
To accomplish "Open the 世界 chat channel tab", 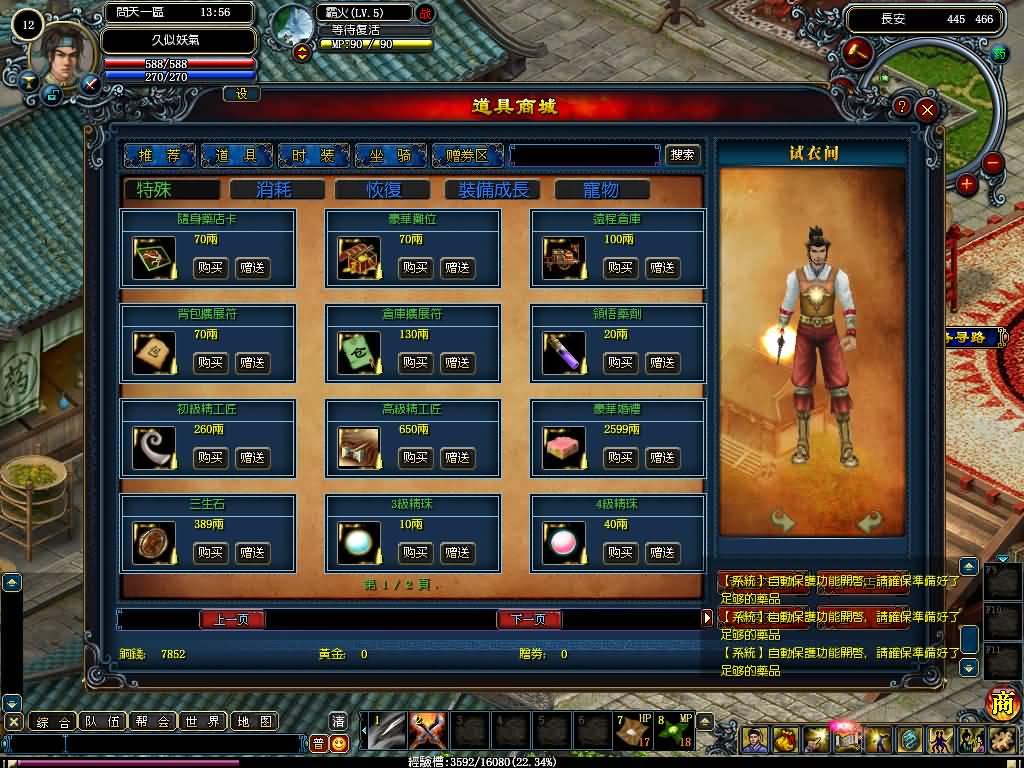I will 203,721.
